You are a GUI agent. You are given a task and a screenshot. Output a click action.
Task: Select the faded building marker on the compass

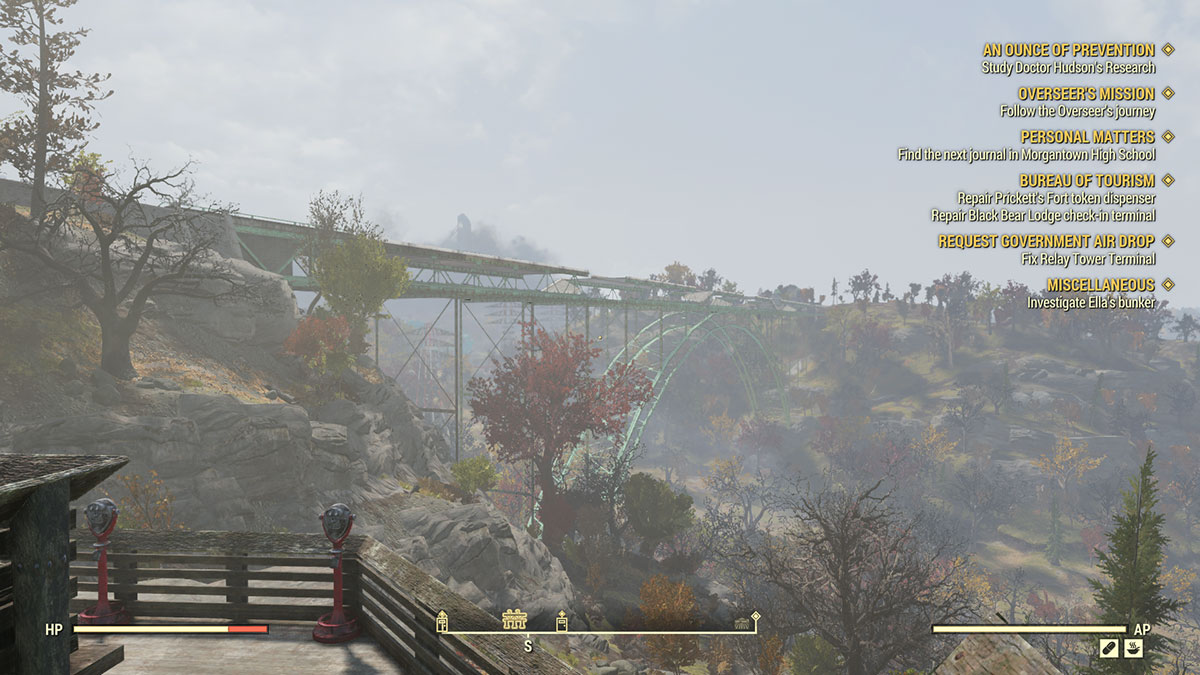[x=743, y=623]
